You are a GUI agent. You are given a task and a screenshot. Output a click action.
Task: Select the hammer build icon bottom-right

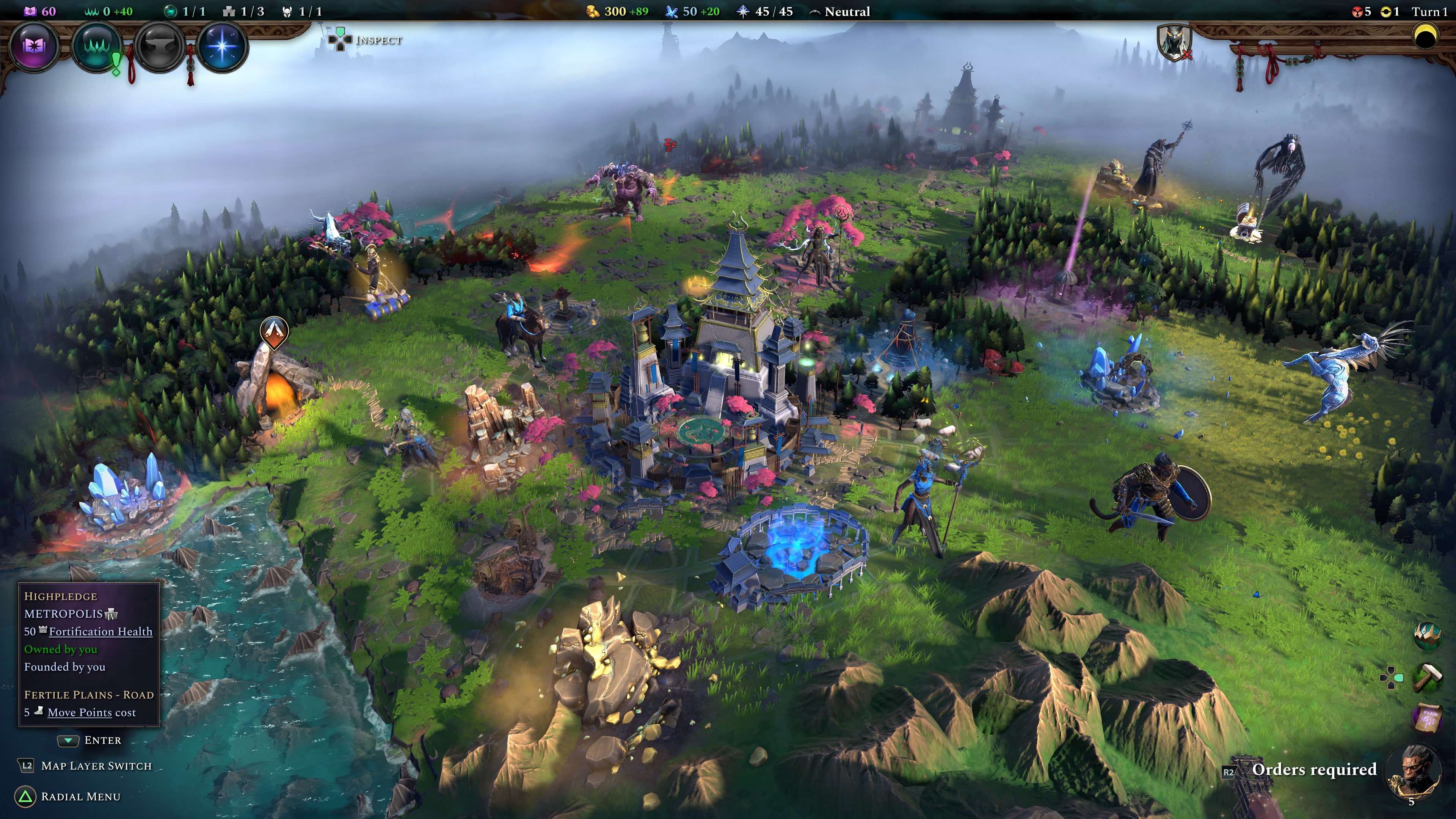[1428, 678]
